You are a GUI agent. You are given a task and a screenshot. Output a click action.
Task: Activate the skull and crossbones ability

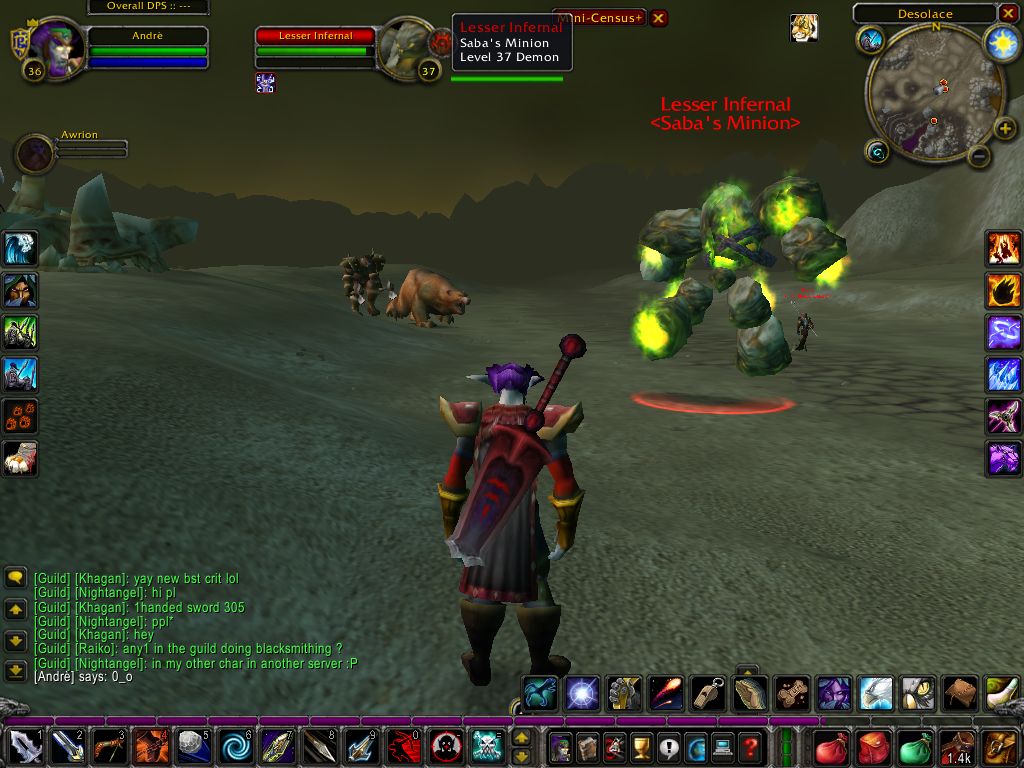(x=487, y=747)
